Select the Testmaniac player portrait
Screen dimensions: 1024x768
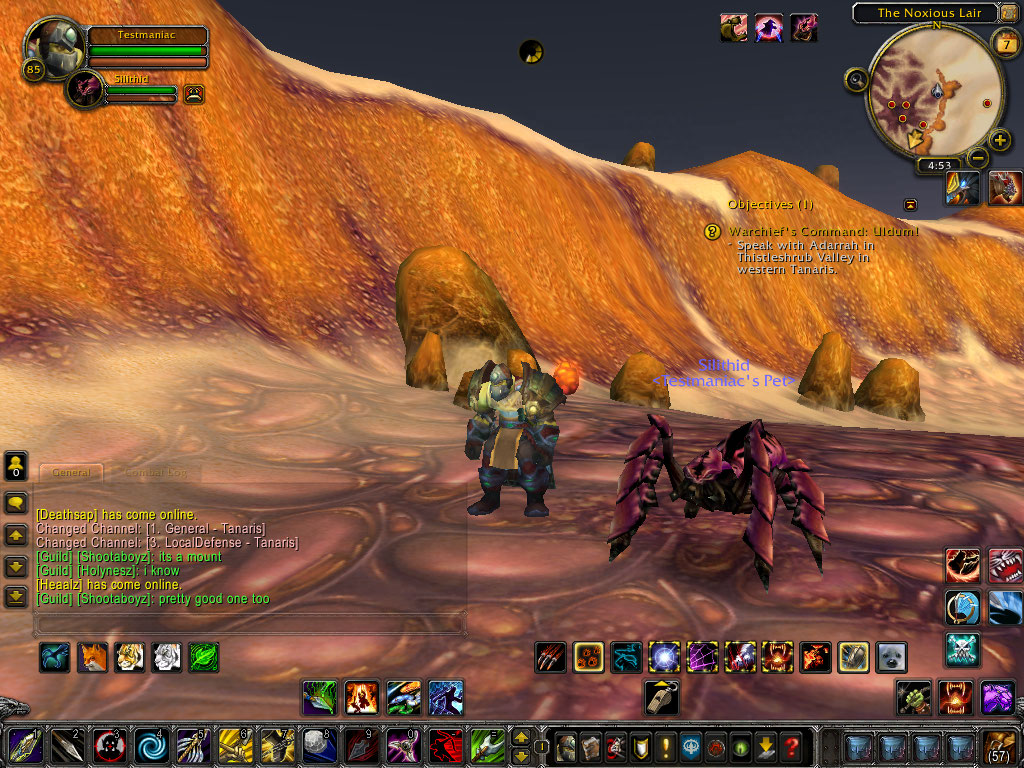(52, 47)
